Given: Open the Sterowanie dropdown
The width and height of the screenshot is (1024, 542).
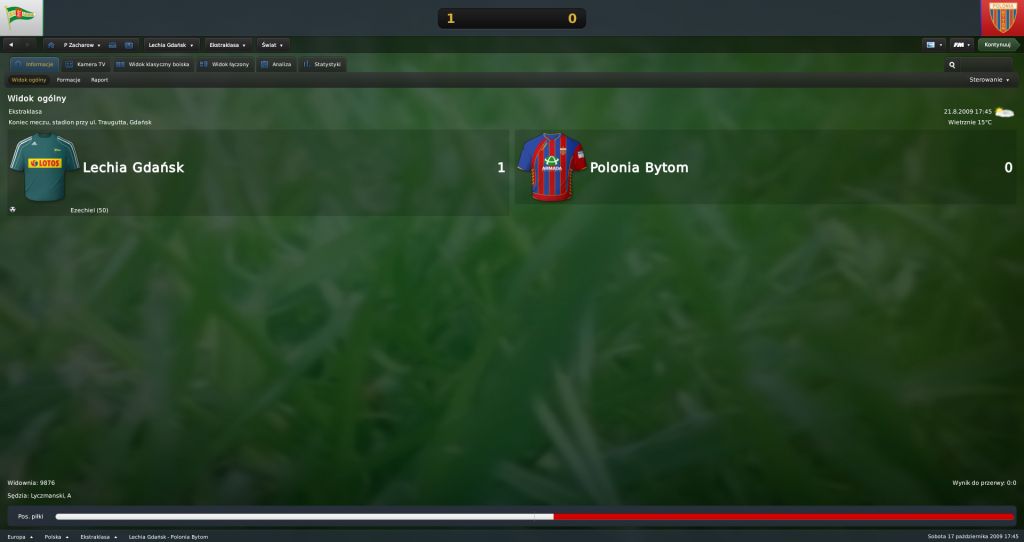Looking at the screenshot, I should [x=989, y=80].
